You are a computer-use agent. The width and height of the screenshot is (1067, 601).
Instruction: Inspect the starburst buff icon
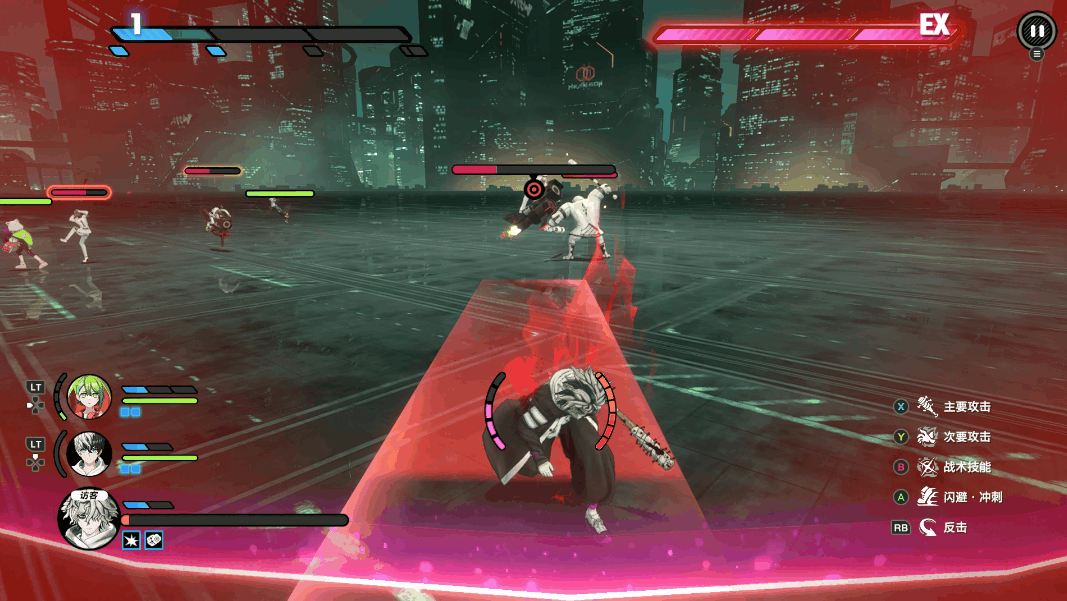point(131,540)
